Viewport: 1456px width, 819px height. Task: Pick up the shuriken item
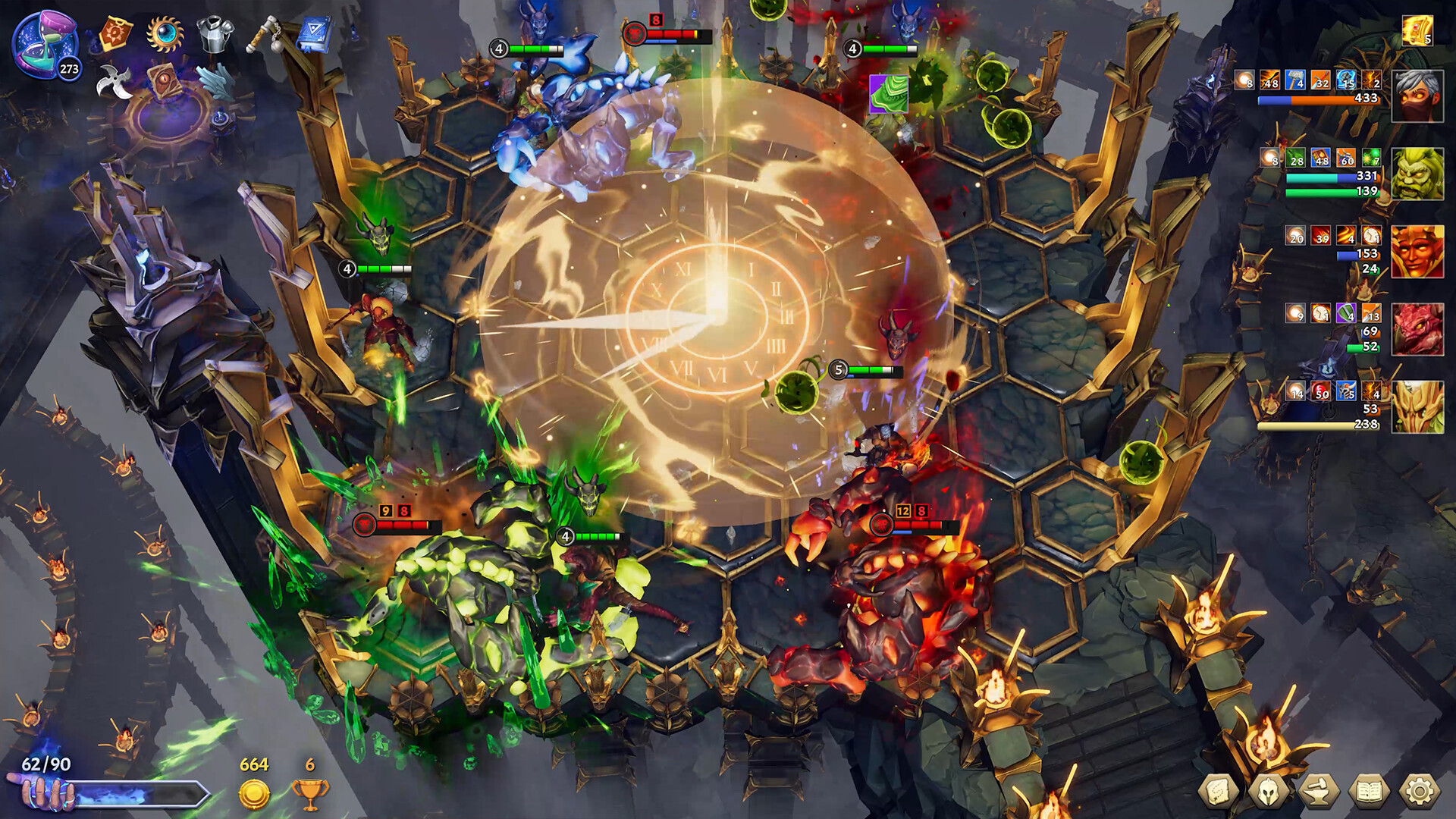[x=114, y=83]
